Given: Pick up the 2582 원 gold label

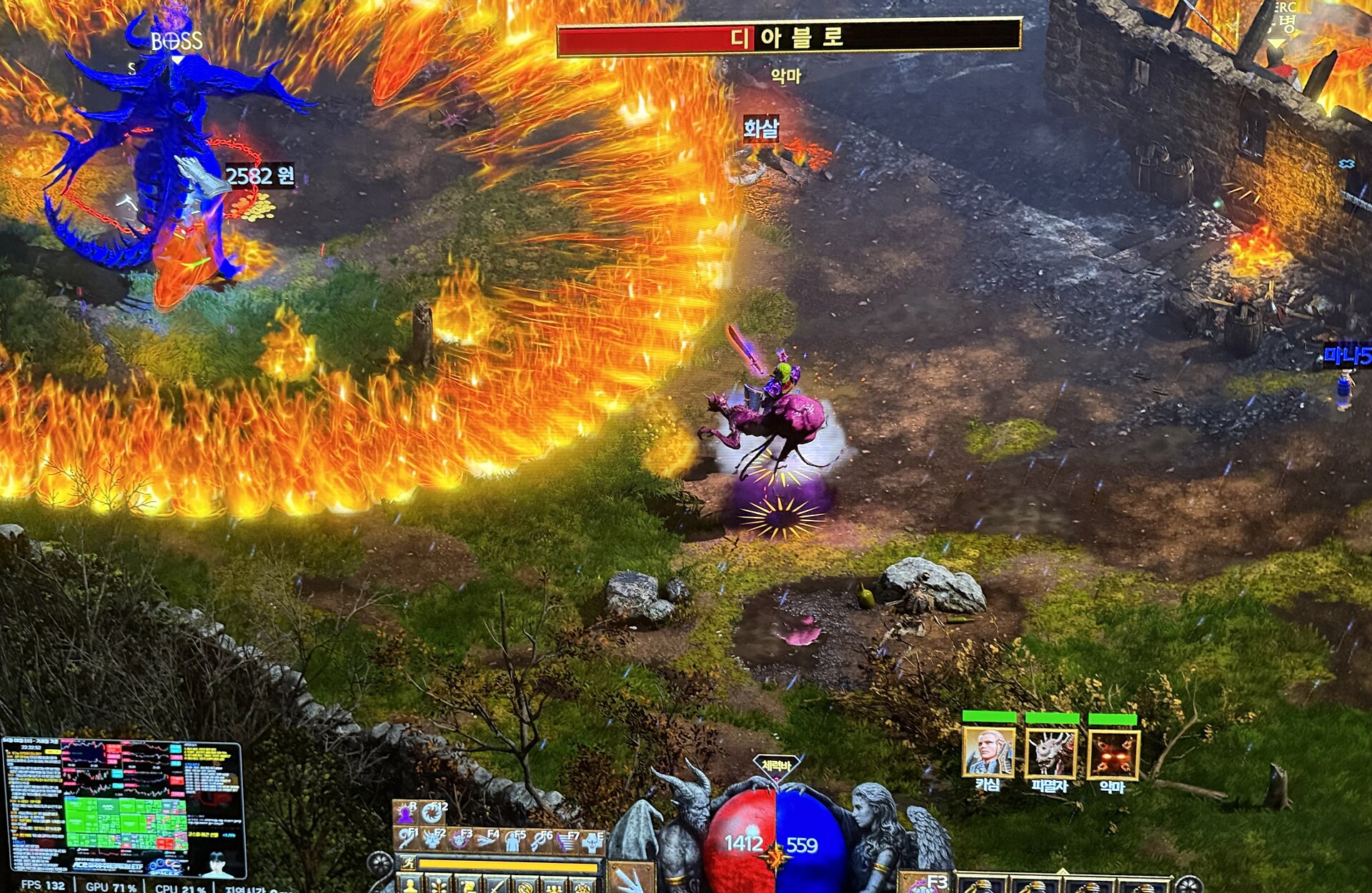Looking at the screenshot, I should point(259,176).
